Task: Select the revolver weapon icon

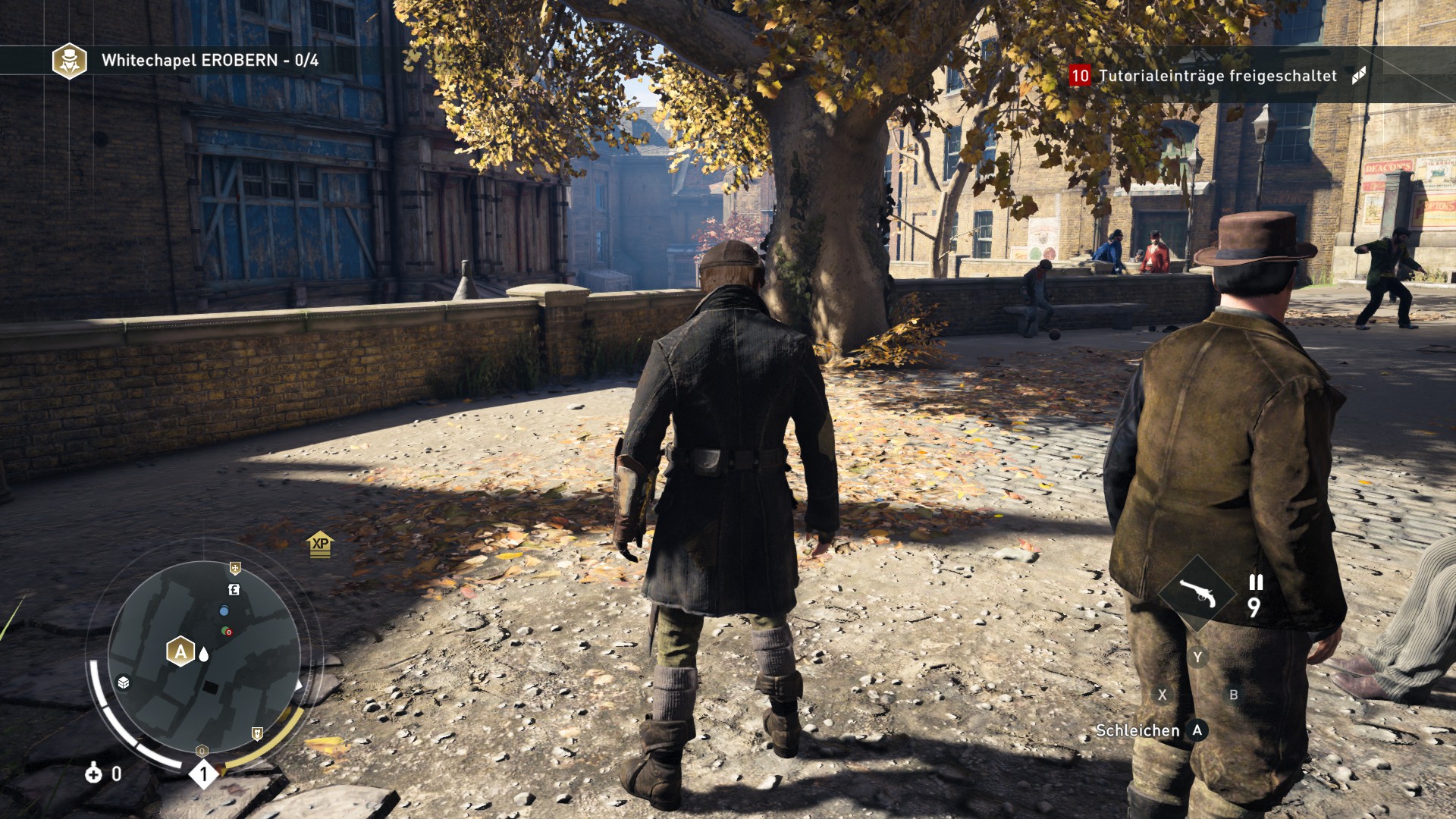Action: pyautogui.click(x=1198, y=594)
